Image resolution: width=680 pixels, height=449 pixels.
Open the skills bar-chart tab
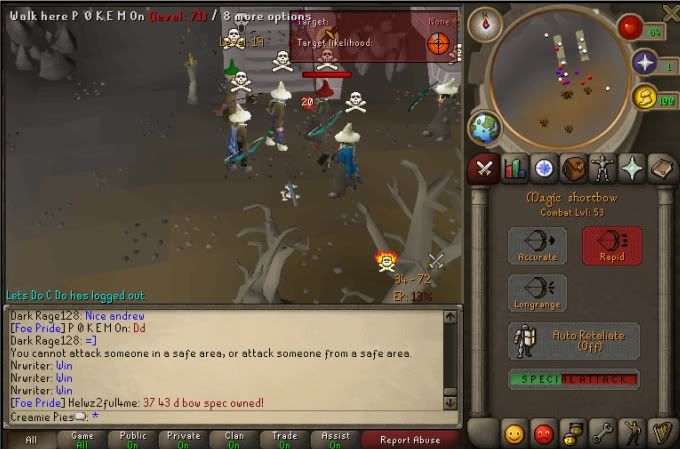[515, 168]
